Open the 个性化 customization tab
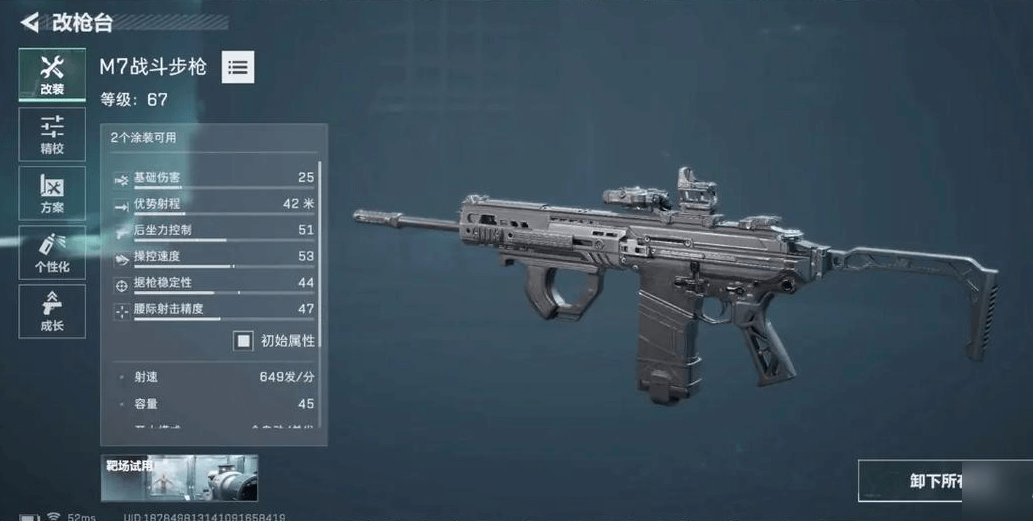The height and width of the screenshot is (521, 1033). tap(52, 252)
